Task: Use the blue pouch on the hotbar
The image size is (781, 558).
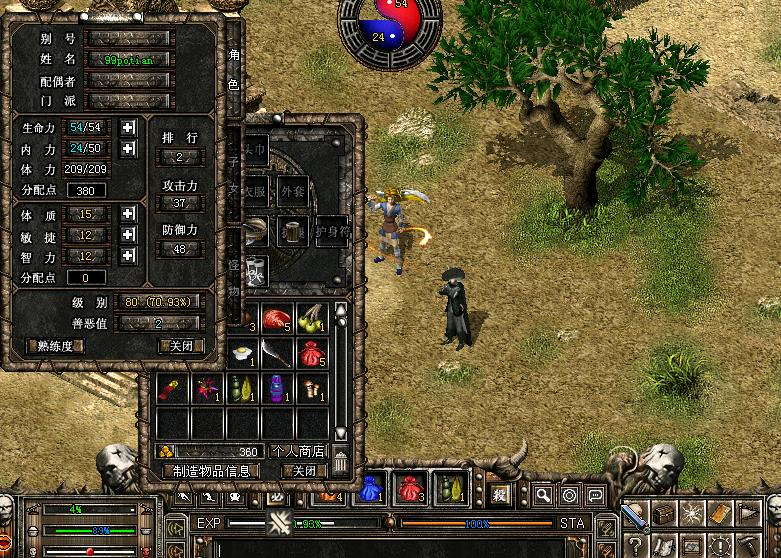Action: pos(371,488)
